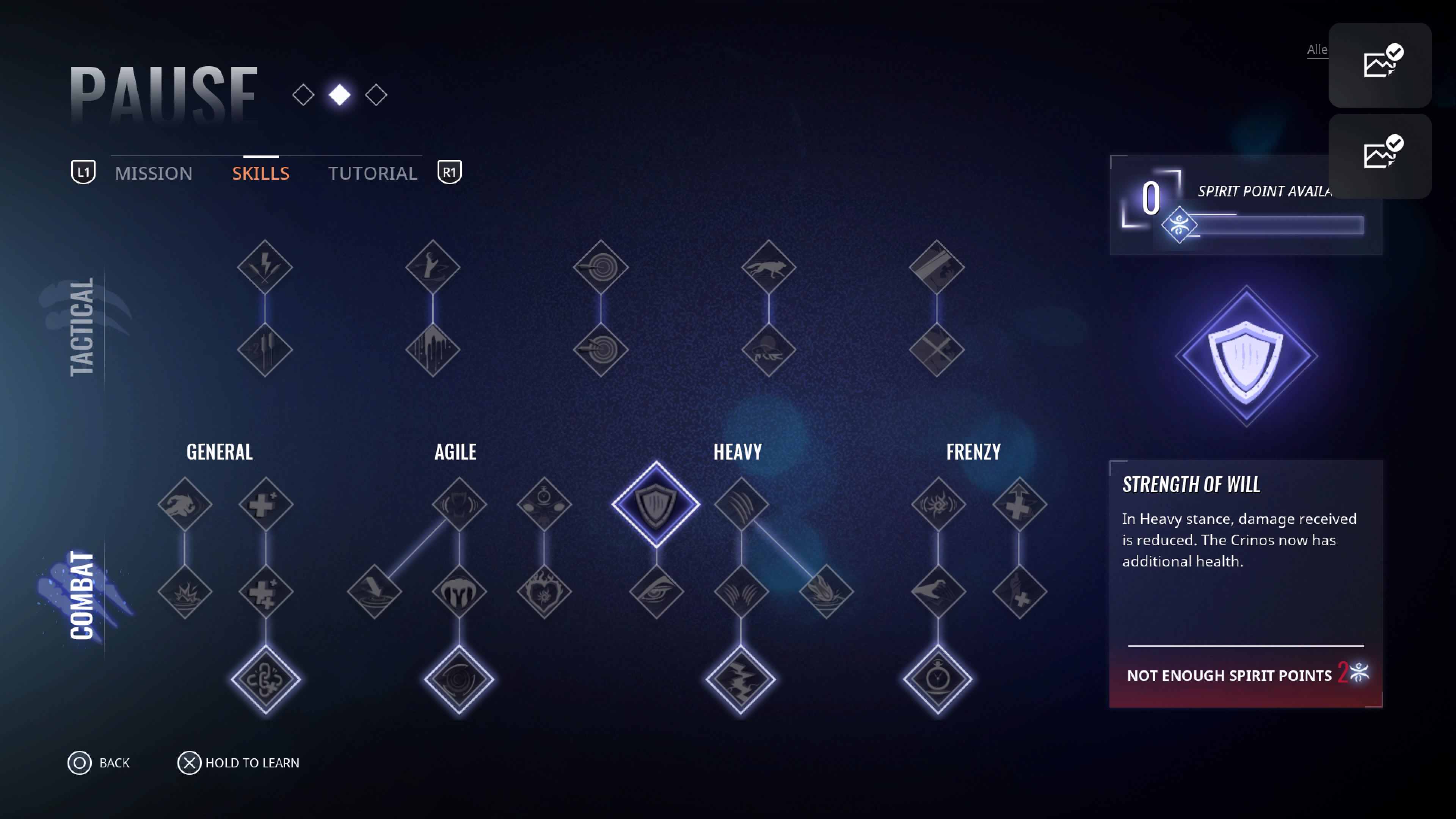Switch to the Mission tab
The image size is (1456, 819).
153,173
